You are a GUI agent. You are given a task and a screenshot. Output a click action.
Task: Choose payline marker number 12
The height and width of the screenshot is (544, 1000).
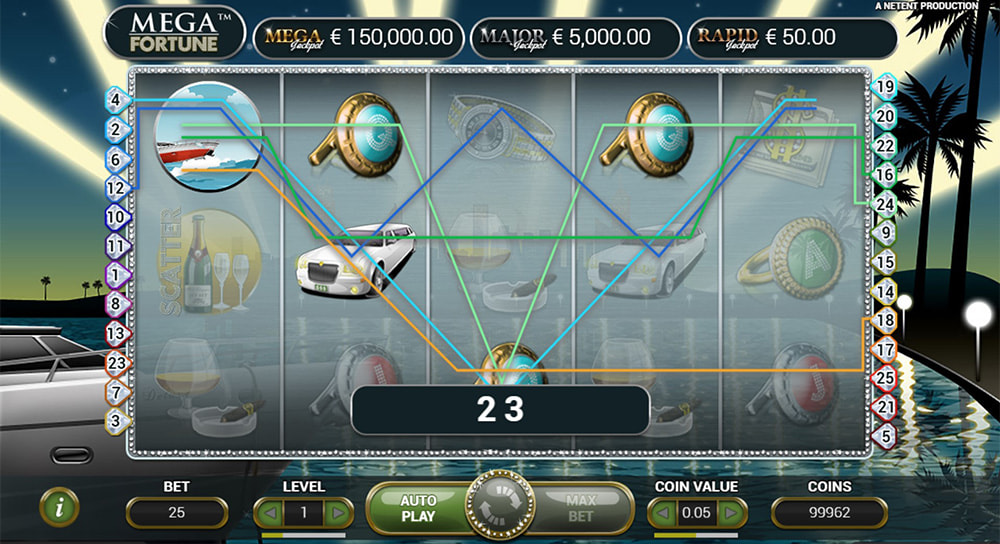coord(116,187)
